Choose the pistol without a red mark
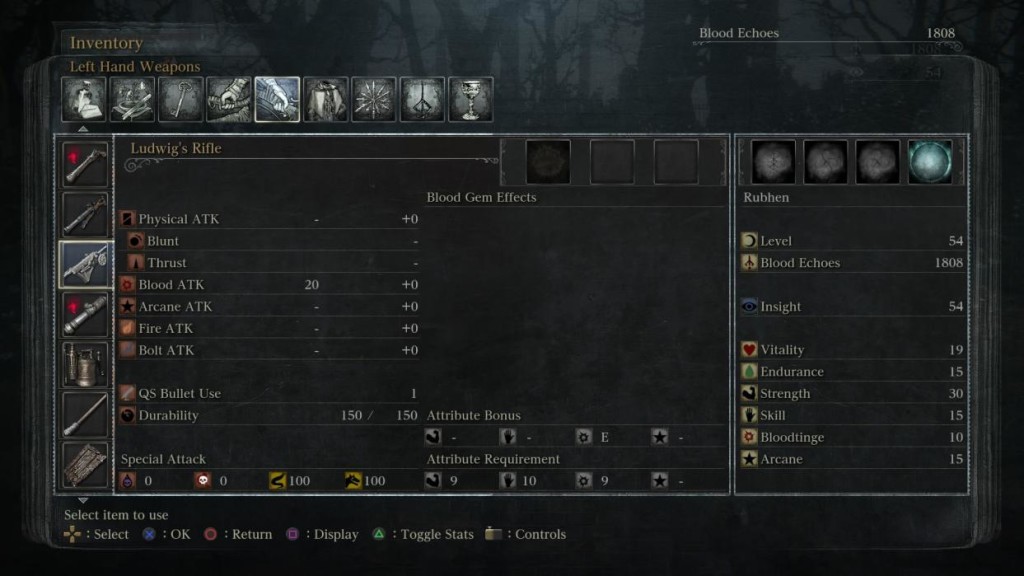This screenshot has height=576, width=1024. [x=85, y=214]
